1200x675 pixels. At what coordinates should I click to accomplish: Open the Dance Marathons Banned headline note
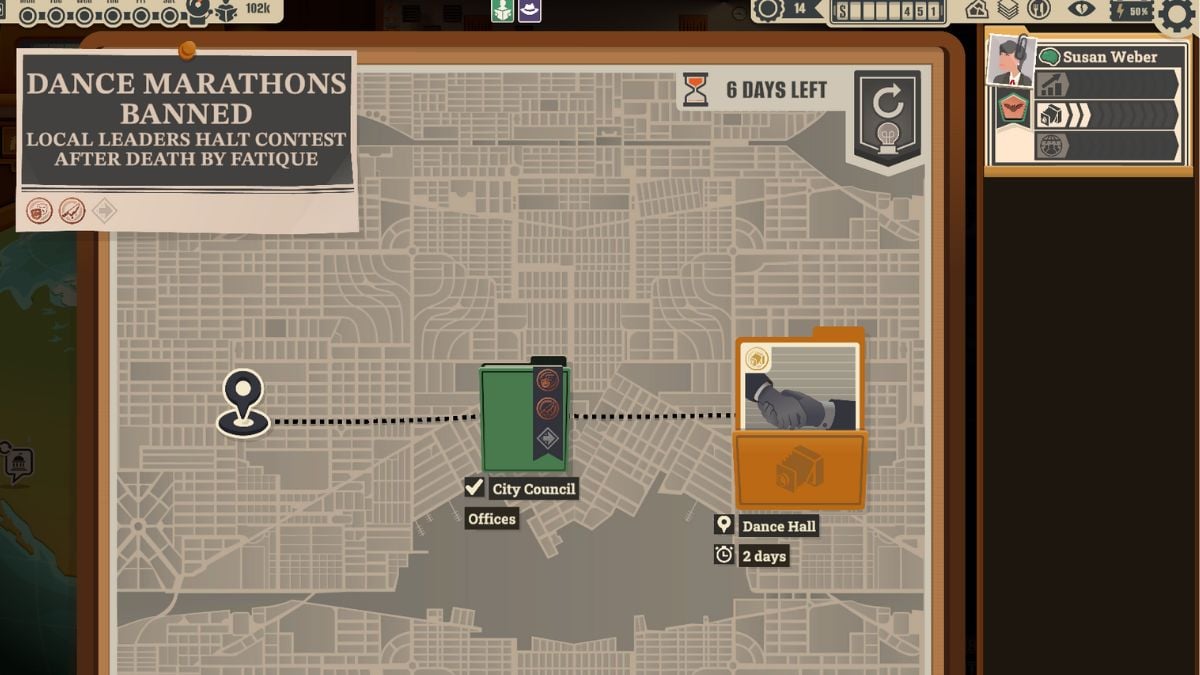click(x=186, y=118)
